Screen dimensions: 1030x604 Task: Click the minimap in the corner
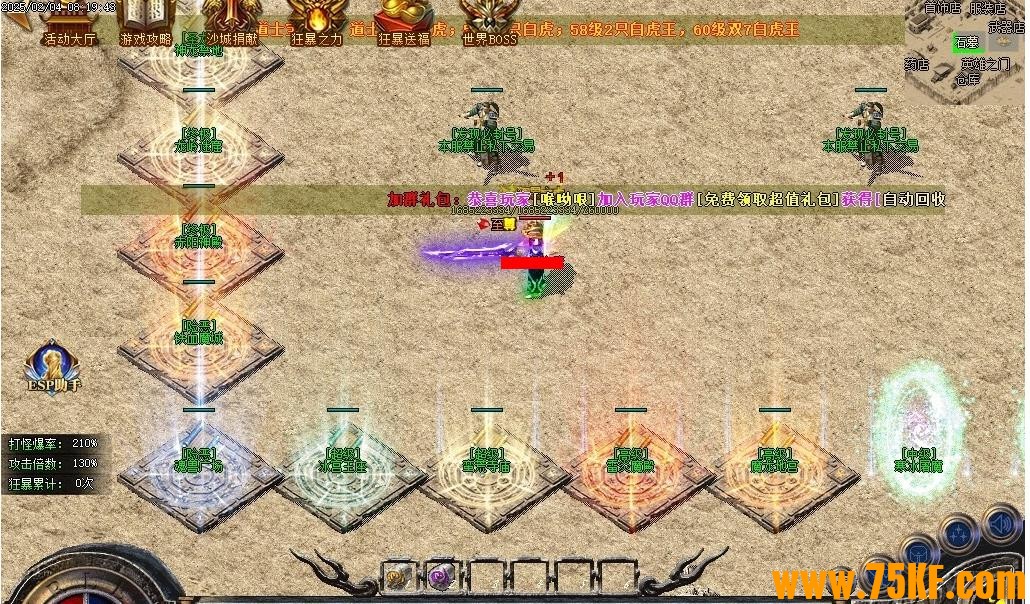[965, 50]
